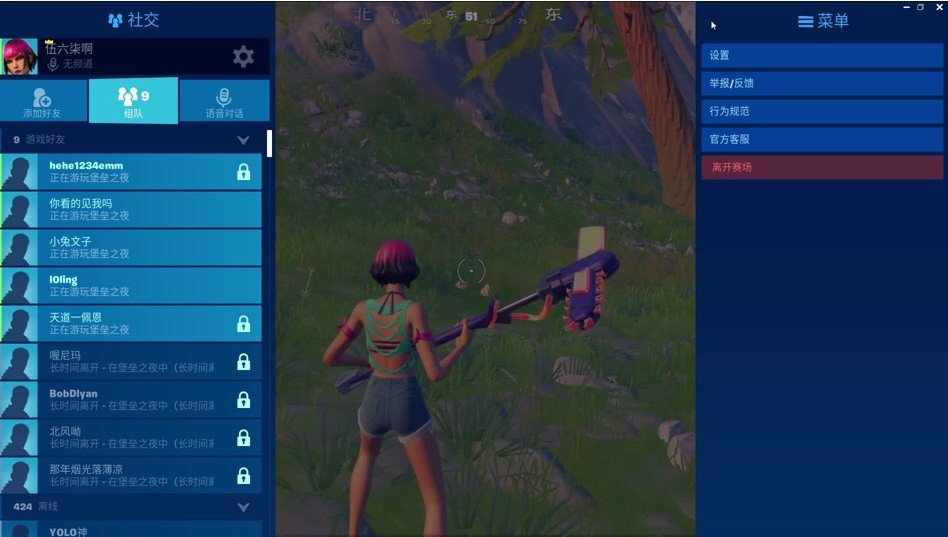Select friend BobDlyan row
The image size is (948, 537).
click(x=130, y=400)
